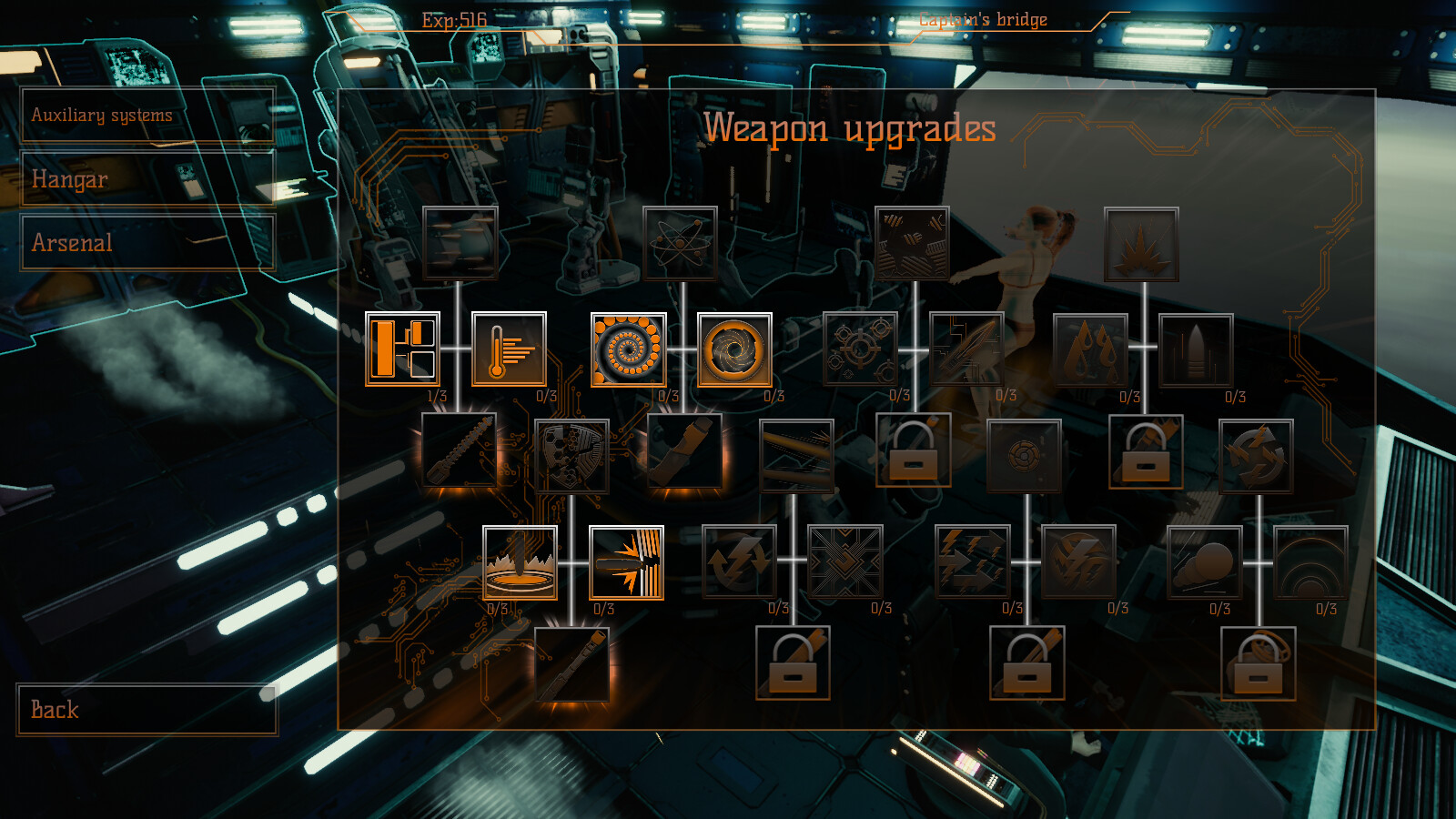Select the glowing bullet-piercing upgrade icon
This screenshot has height=819, width=1456.
tap(628, 564)
